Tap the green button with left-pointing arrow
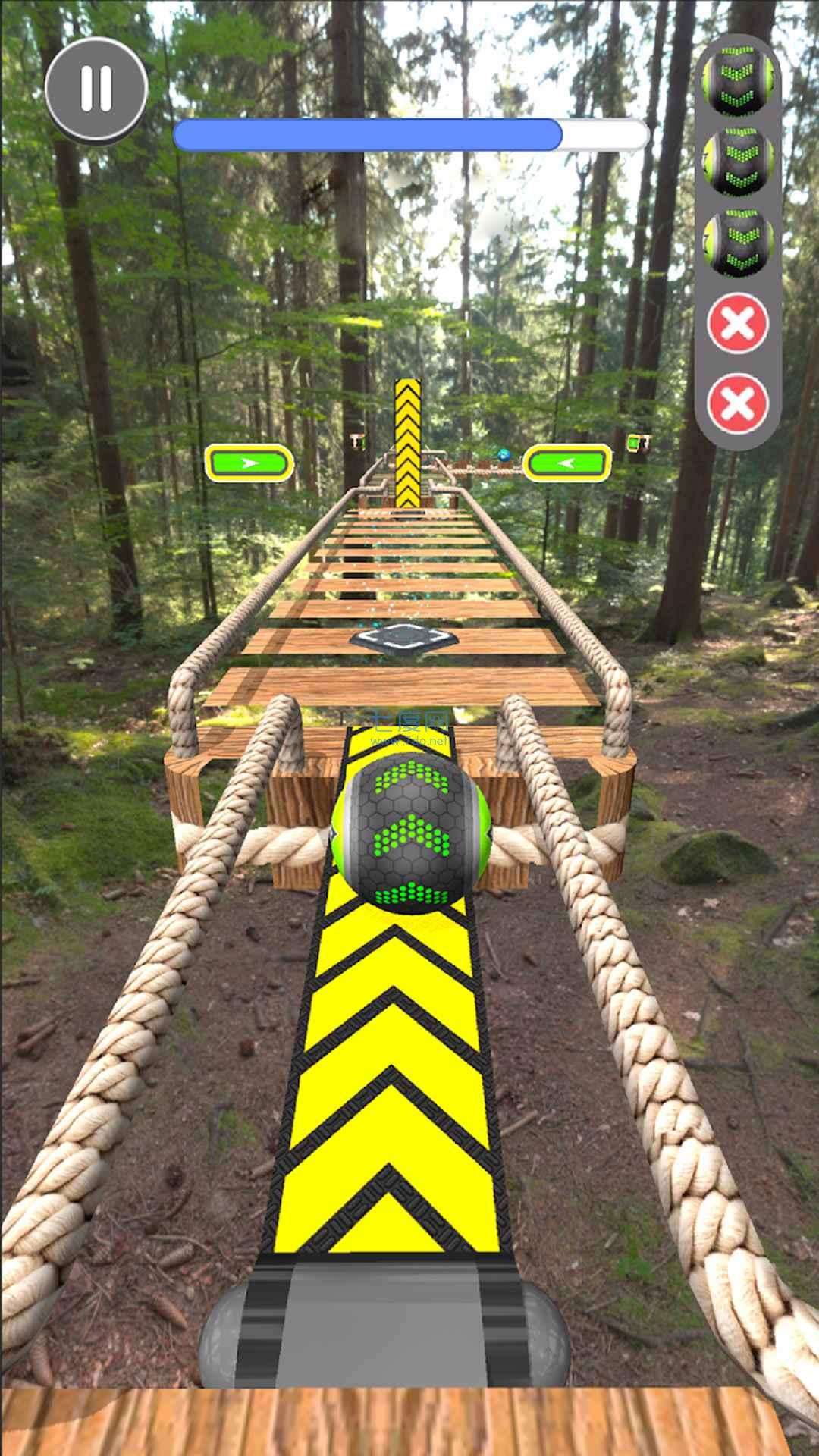The height and width of the screenshot is (1456, 819). (567, 463)
